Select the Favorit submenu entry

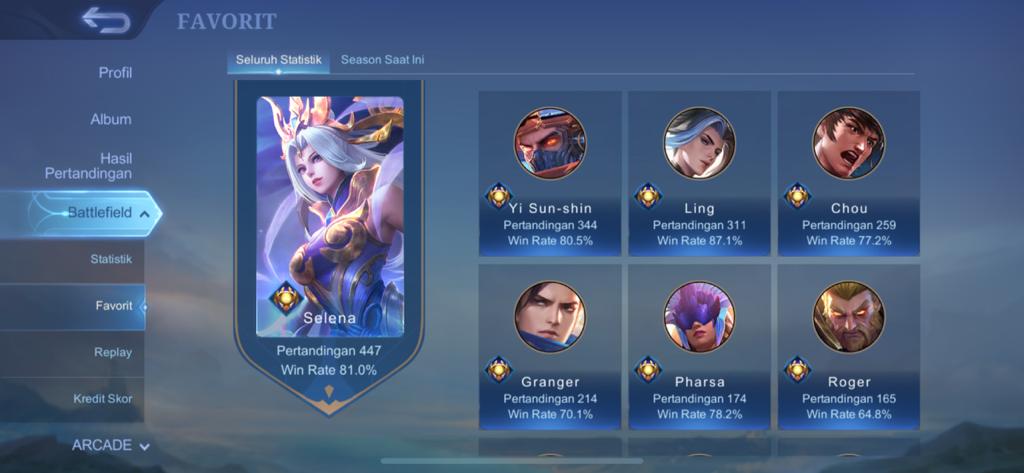coord(113,306)
